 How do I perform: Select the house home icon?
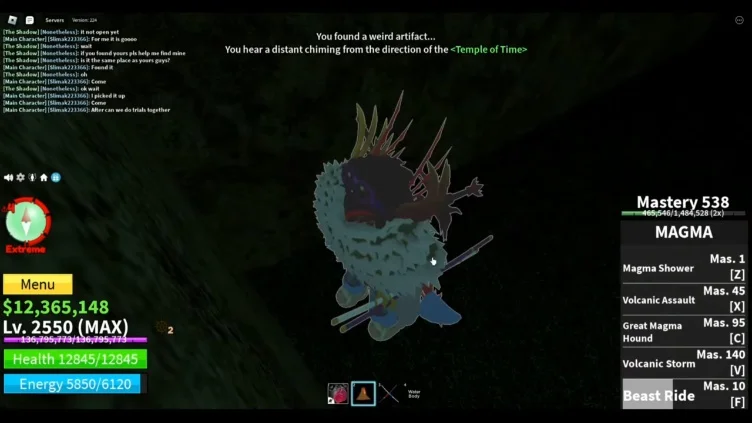pyautogui.click(x=44, y=177)
